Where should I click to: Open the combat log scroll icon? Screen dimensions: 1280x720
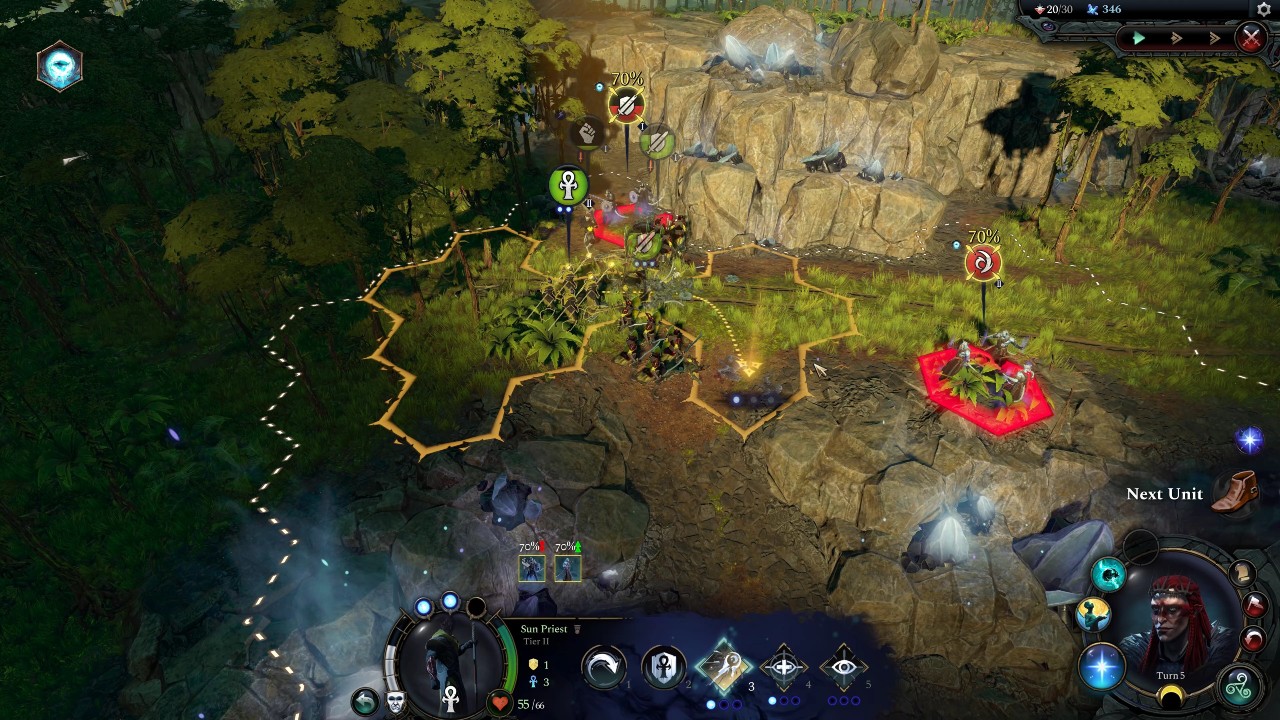coord(1245,574)
